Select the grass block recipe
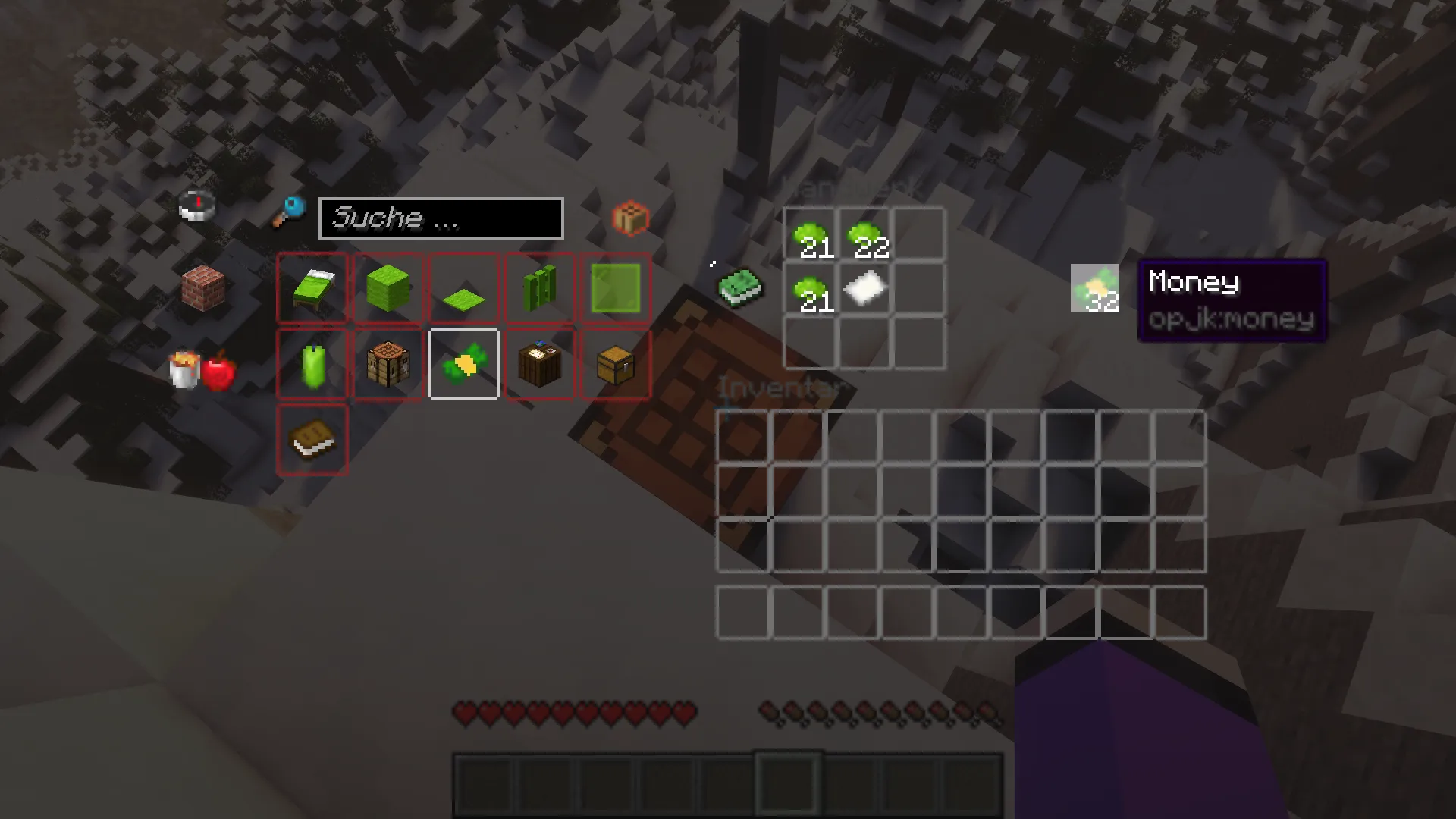The height and width of the screenshot is (819, 1456). click(x=388, y=288)
